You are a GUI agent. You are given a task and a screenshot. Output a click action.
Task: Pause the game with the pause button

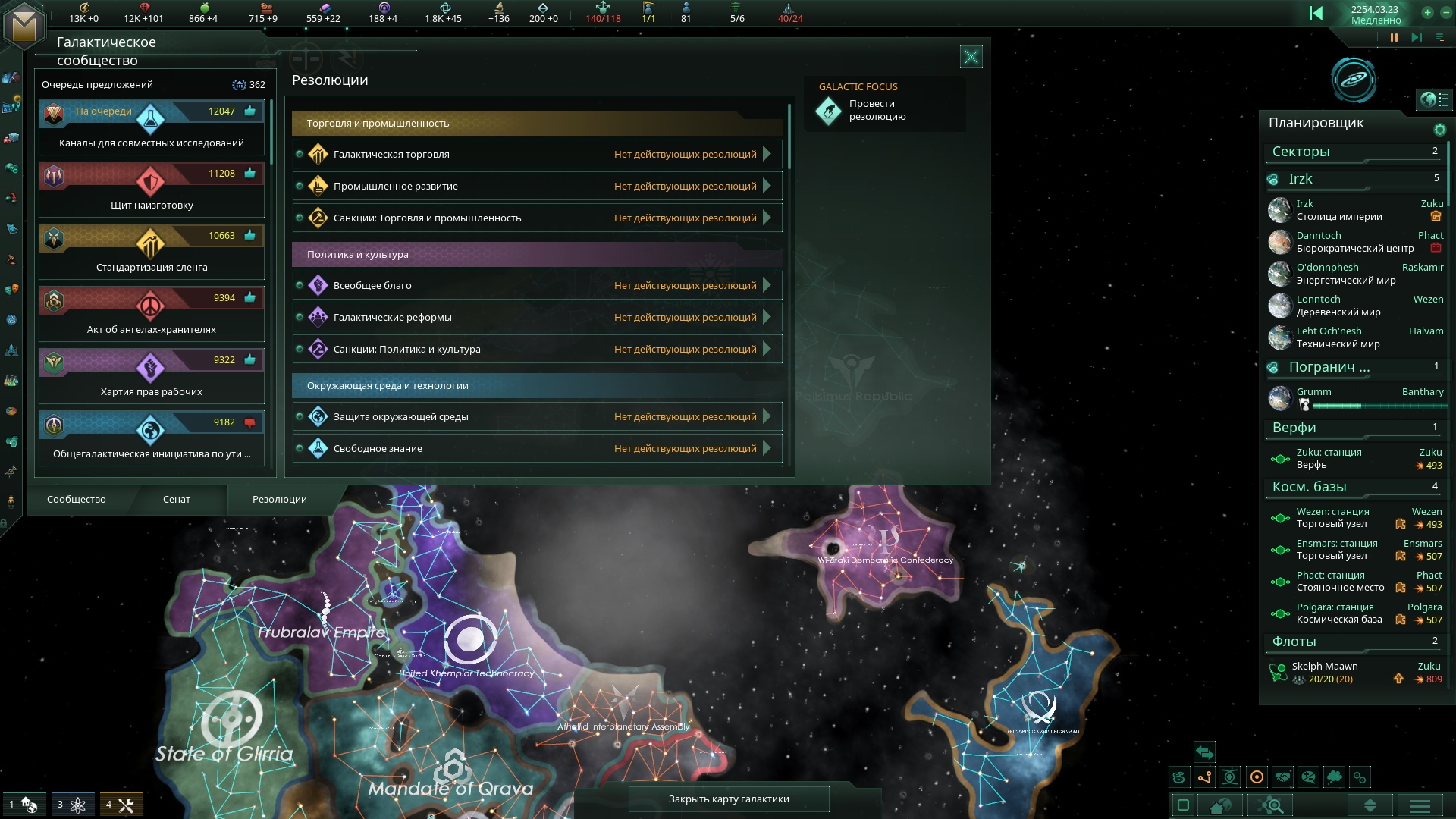click(x=1394, y=37)
